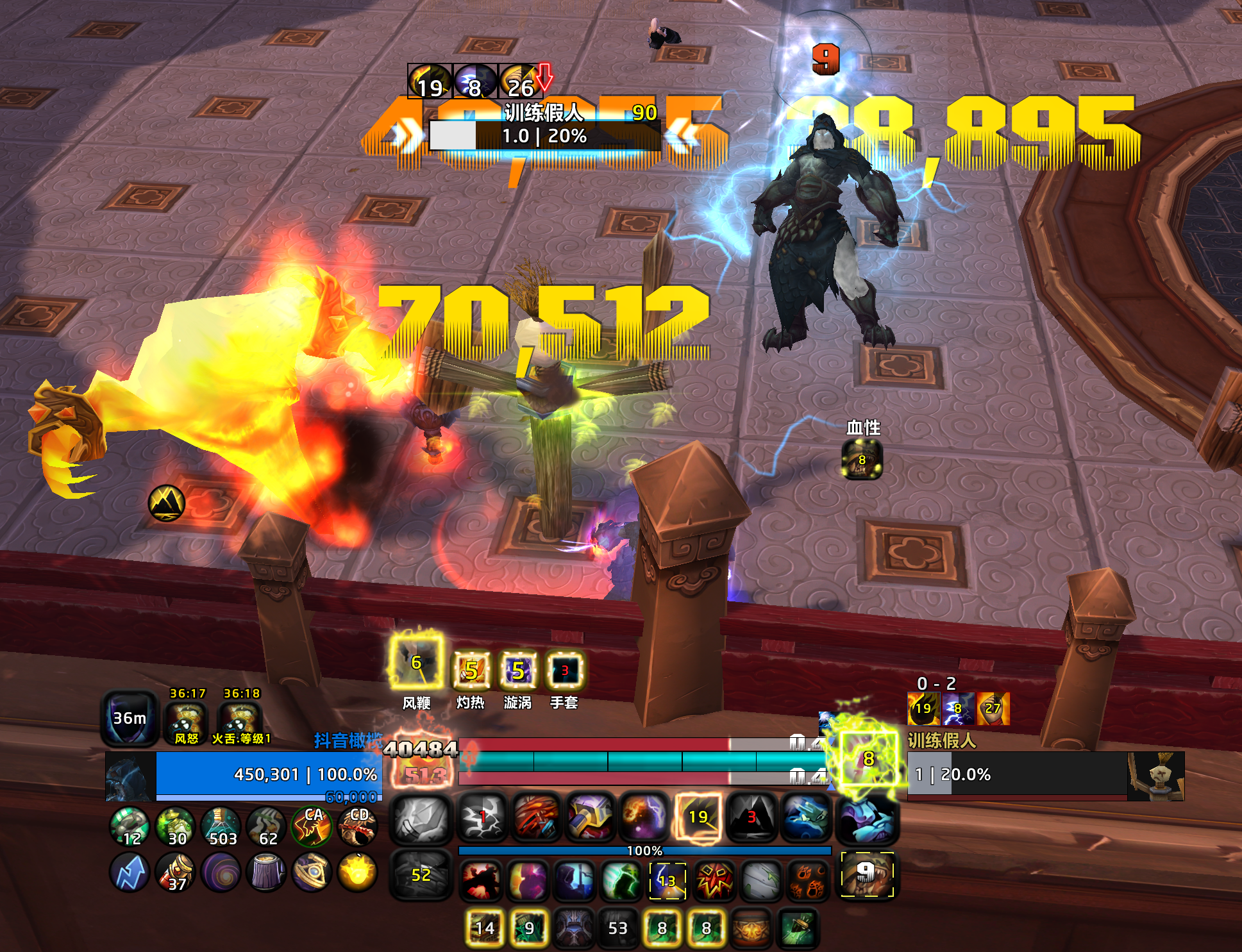The image size is (1242, 952).
Task: Trigger the orange paw prints ability
Action: tap(807, 880)
